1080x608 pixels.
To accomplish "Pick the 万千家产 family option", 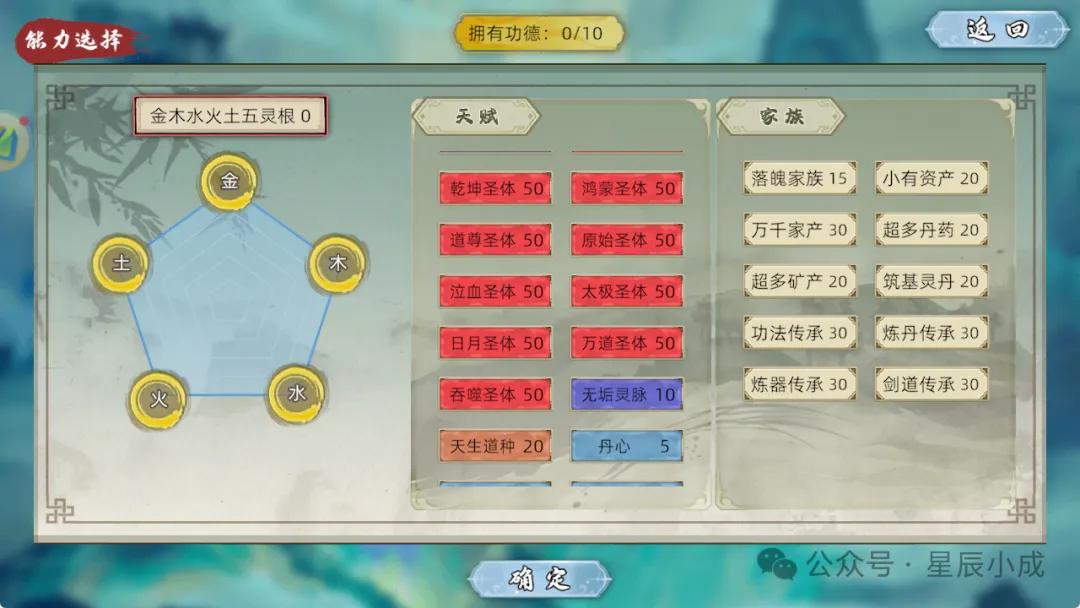I will point(799,230).
